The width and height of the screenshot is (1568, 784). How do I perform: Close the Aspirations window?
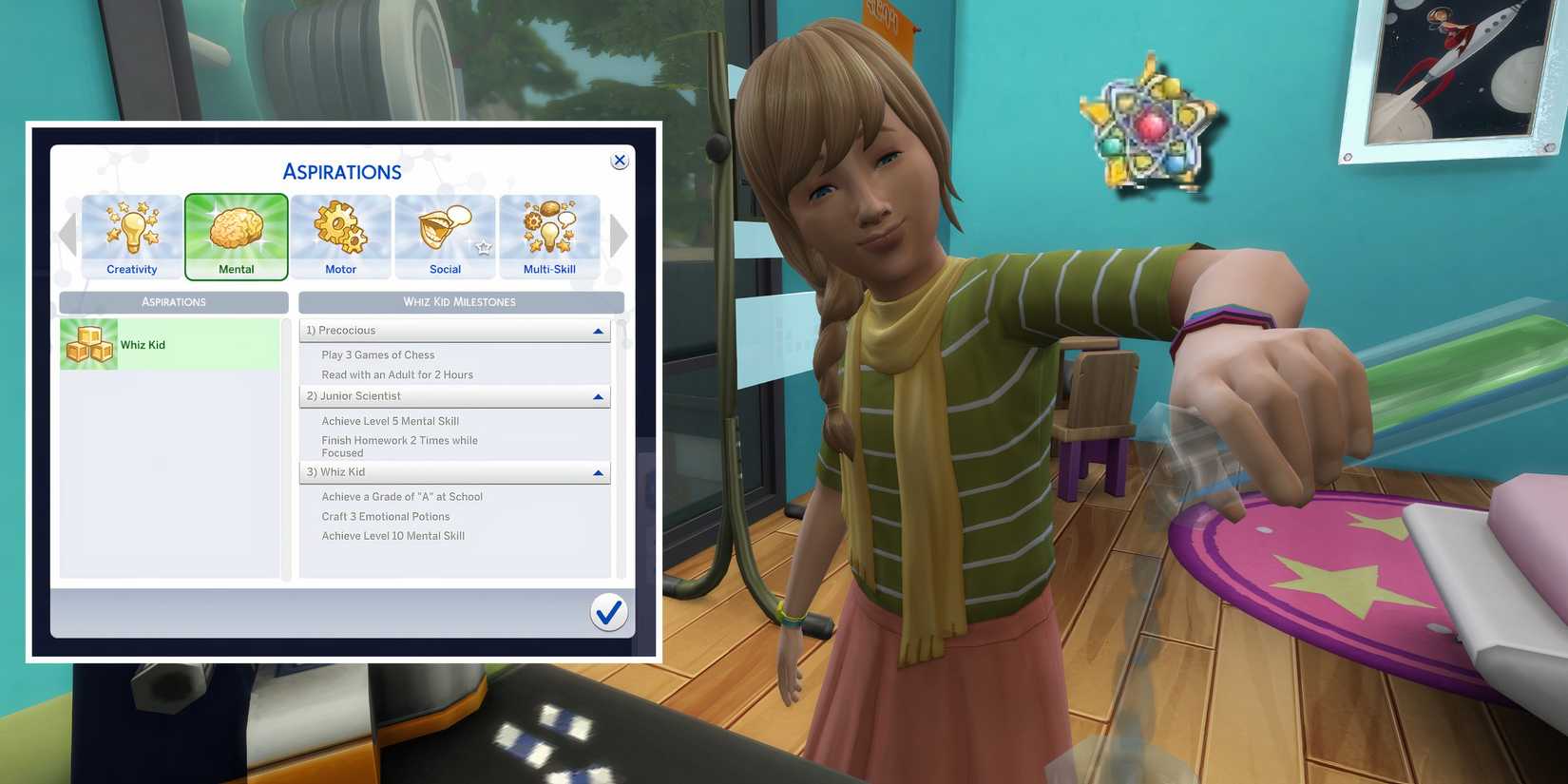620,160
